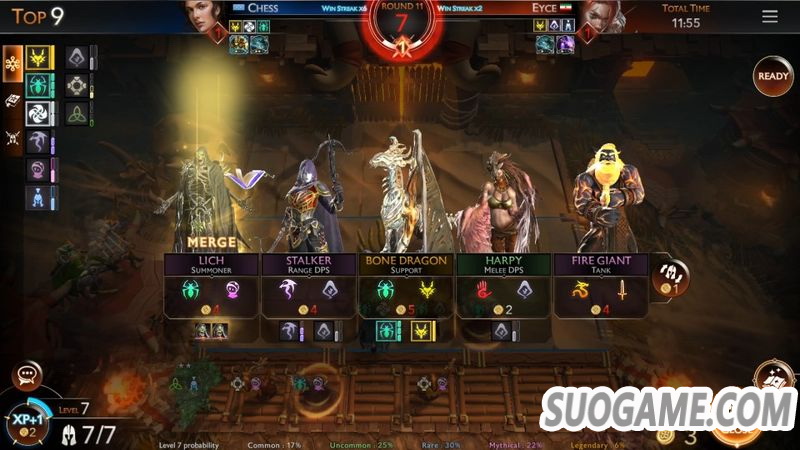Screen dimensions: 800x450
Task: Inspect the white pinwheel synergy icon
Action: coord(40,114)
